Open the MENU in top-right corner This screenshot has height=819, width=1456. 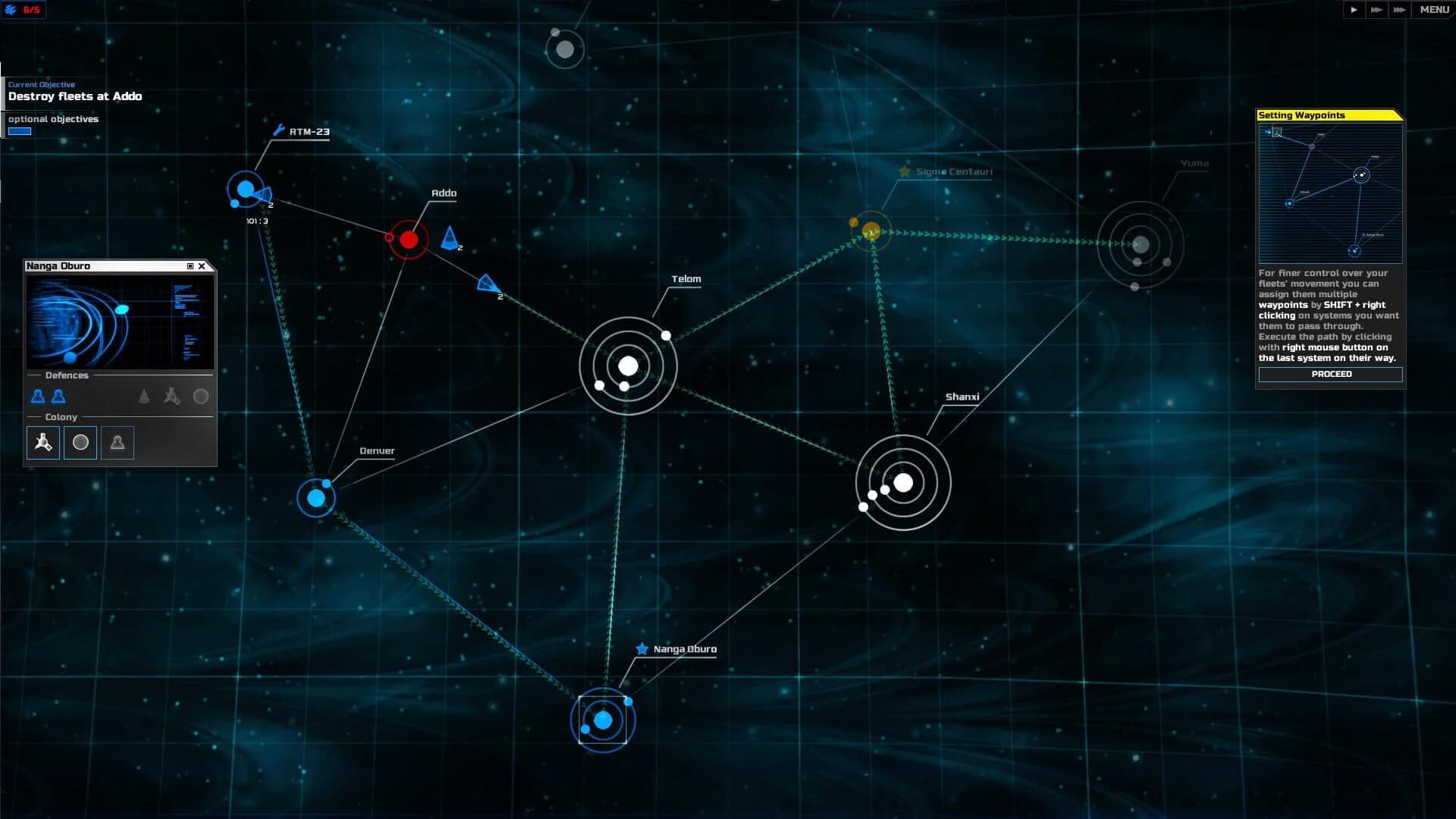coord(1433,10)
